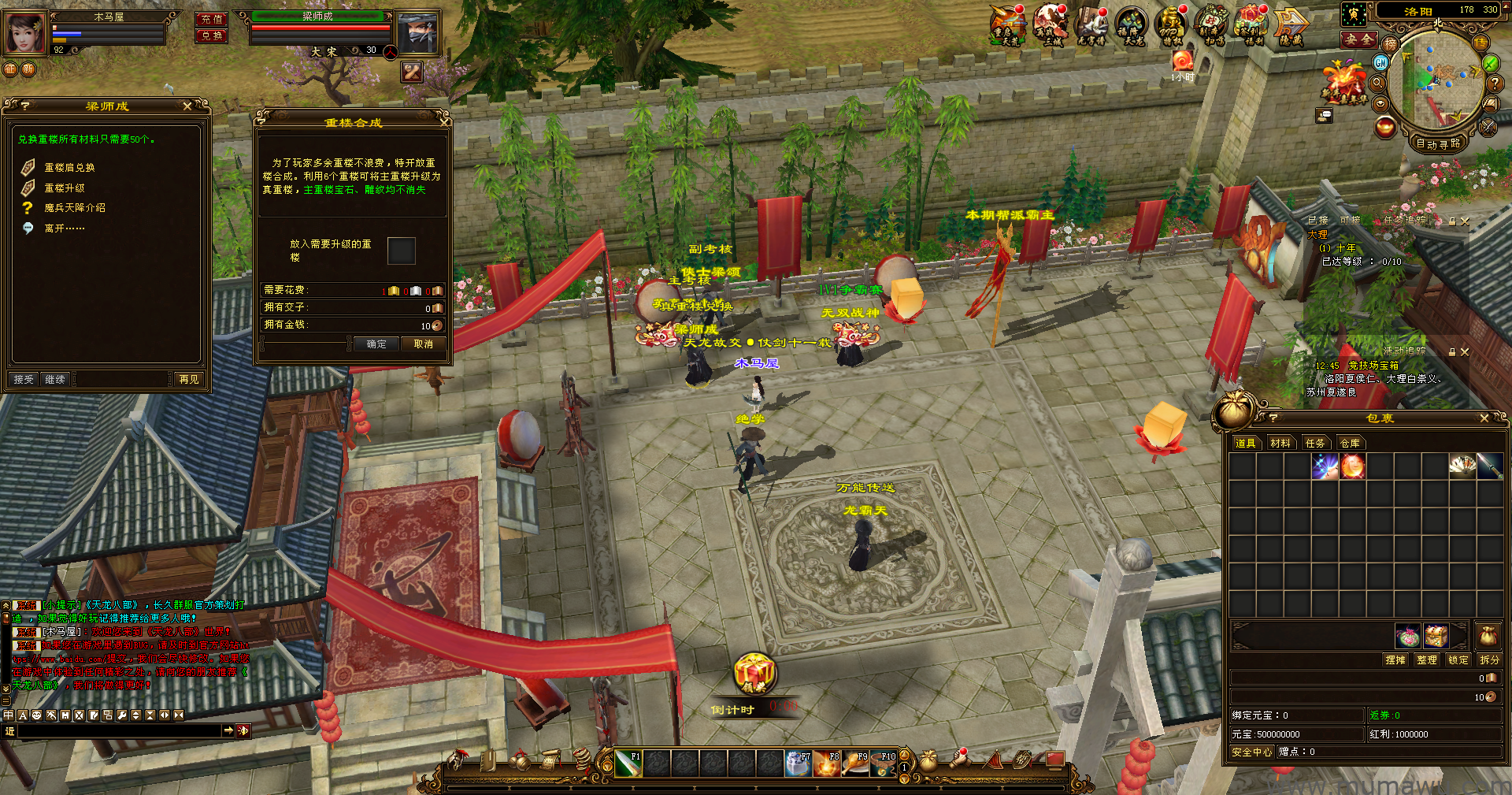Choose the 重楼升级 dialogue option
This screenshot has height=795, width=1512.
(65, 188)
